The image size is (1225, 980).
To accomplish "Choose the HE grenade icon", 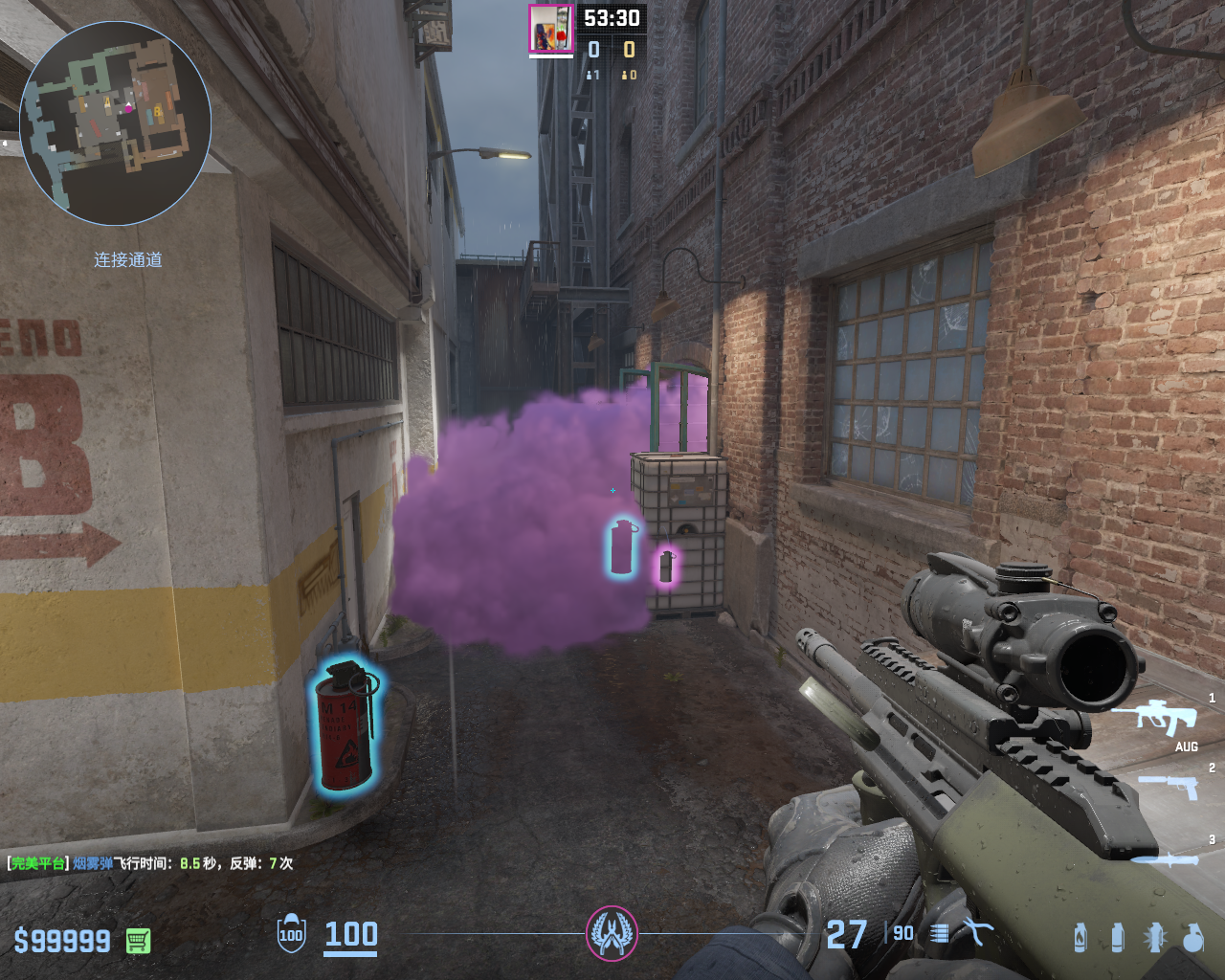I will tap(1192, 937).
